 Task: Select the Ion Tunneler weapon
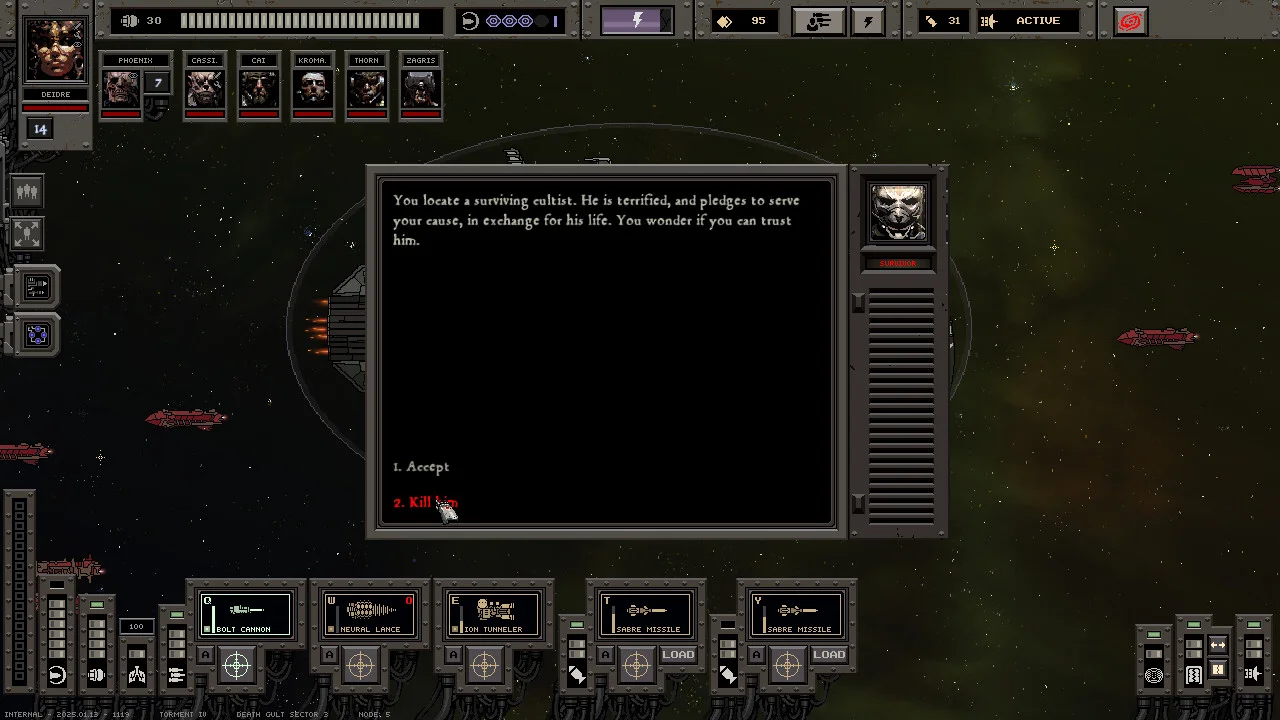pyautogui.click(x=494, y=614)
